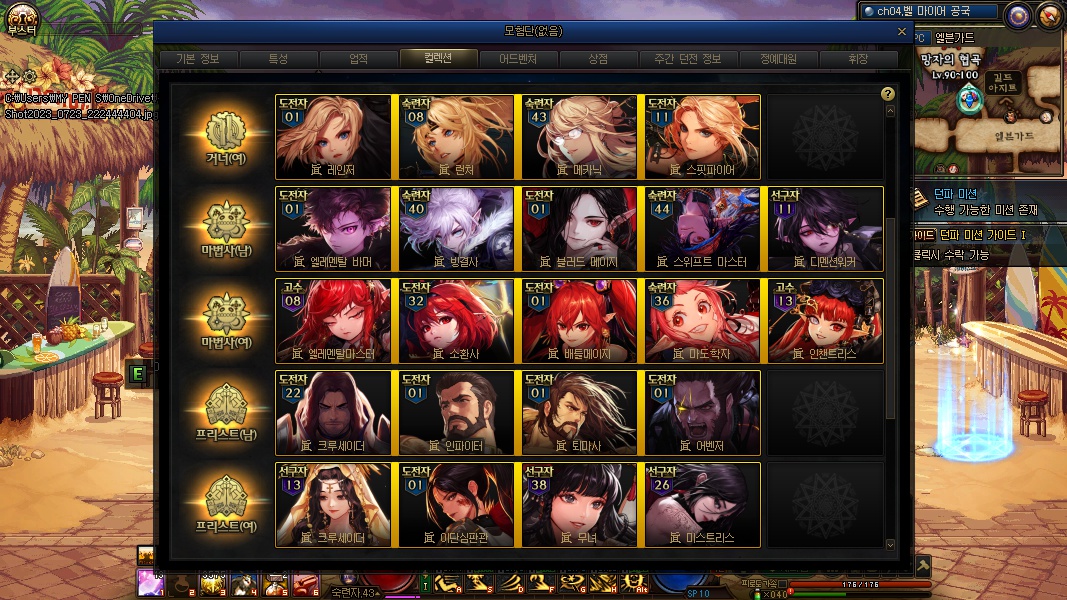
Task: Switch to the 기본 정보 tab
Action: [x=198, y=59]
